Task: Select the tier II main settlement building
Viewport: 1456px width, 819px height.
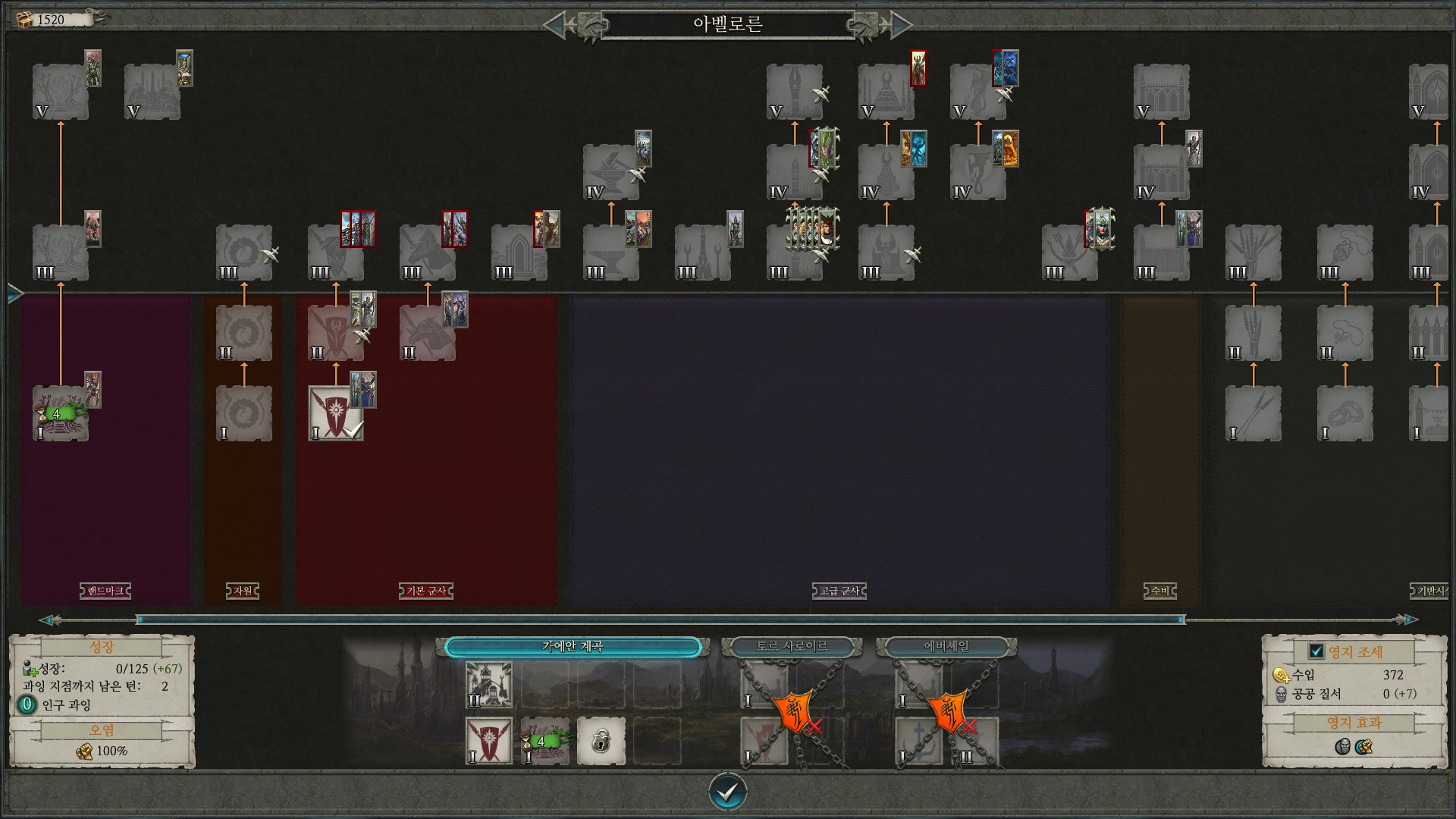Action: click(488, 684)
